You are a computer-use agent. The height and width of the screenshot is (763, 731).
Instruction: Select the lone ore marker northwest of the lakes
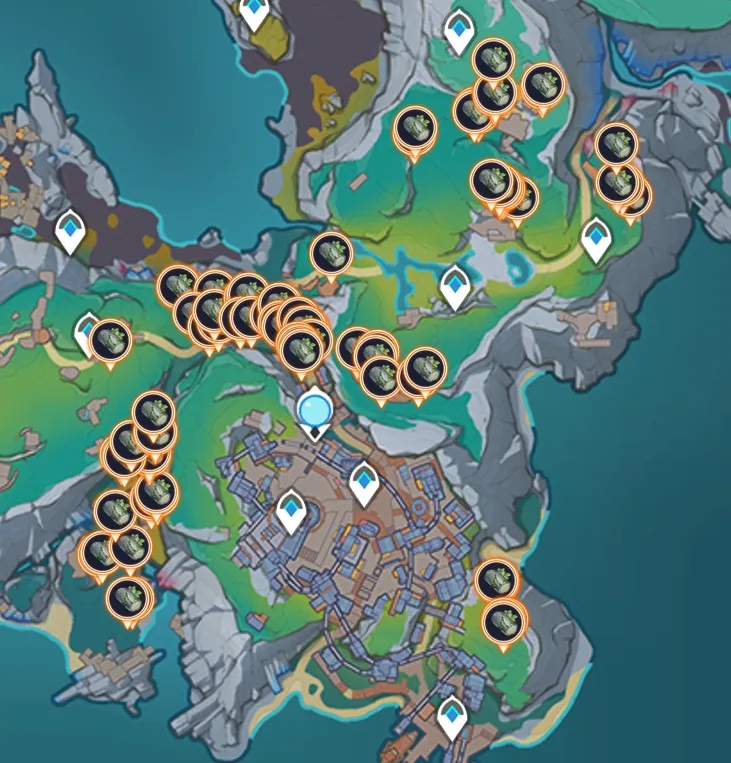(330, 253)
